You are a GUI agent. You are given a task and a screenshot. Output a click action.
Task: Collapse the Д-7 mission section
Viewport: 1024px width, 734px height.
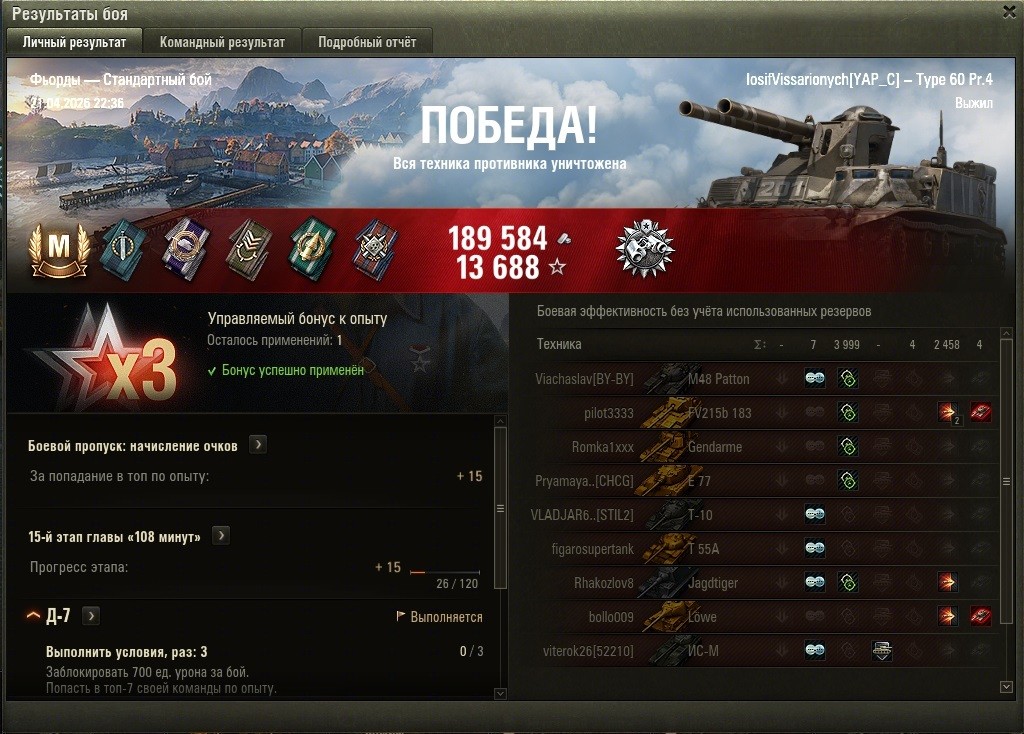click(x=33, y=616)
